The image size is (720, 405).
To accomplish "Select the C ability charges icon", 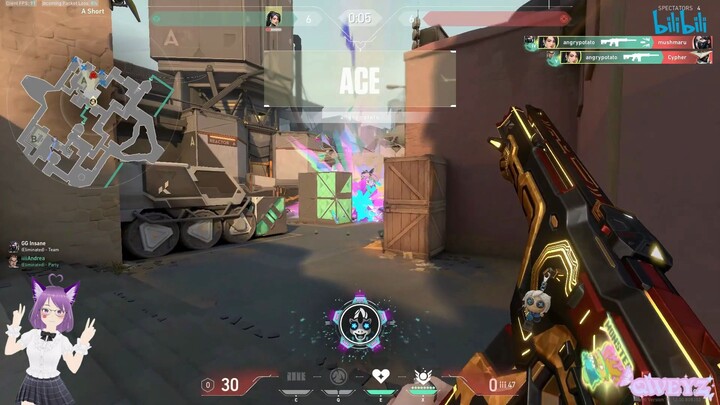I will click(296, 377).
